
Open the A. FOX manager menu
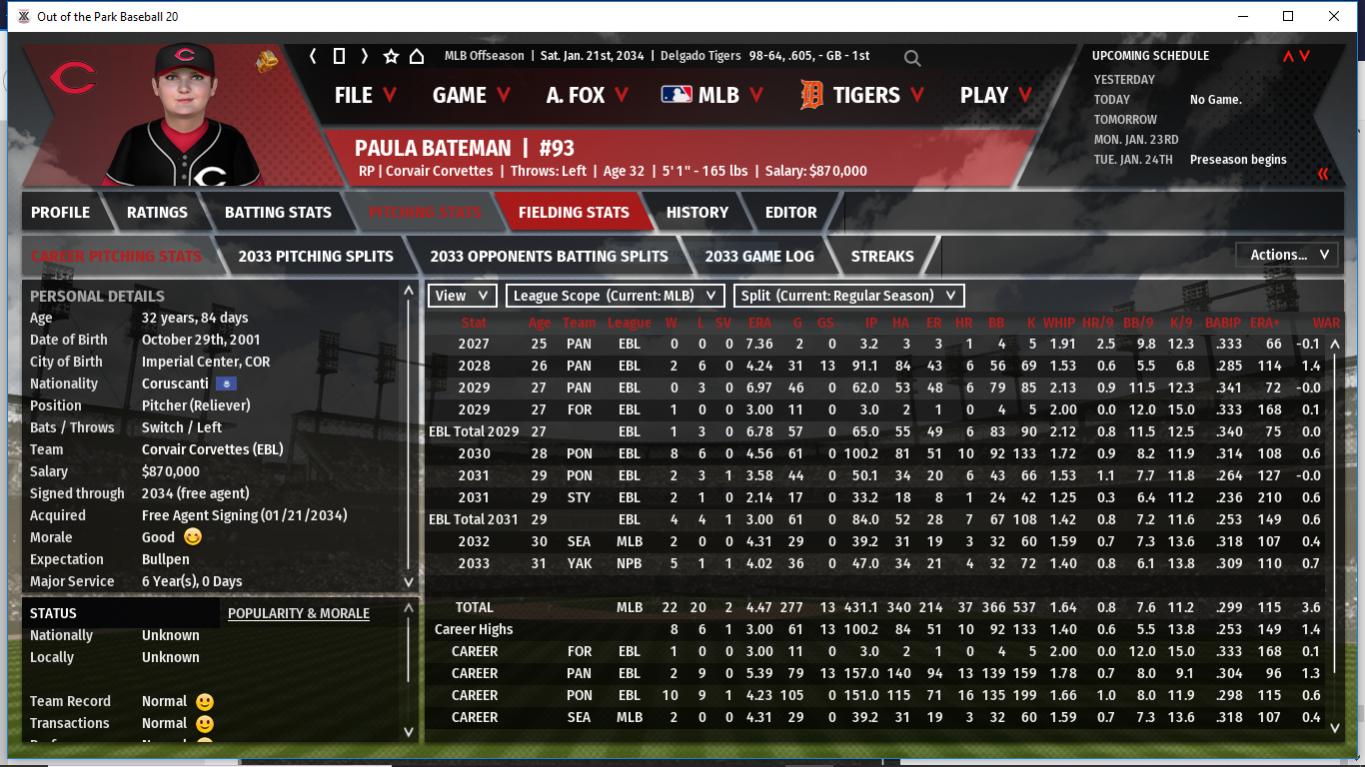[x=586, y=95]
